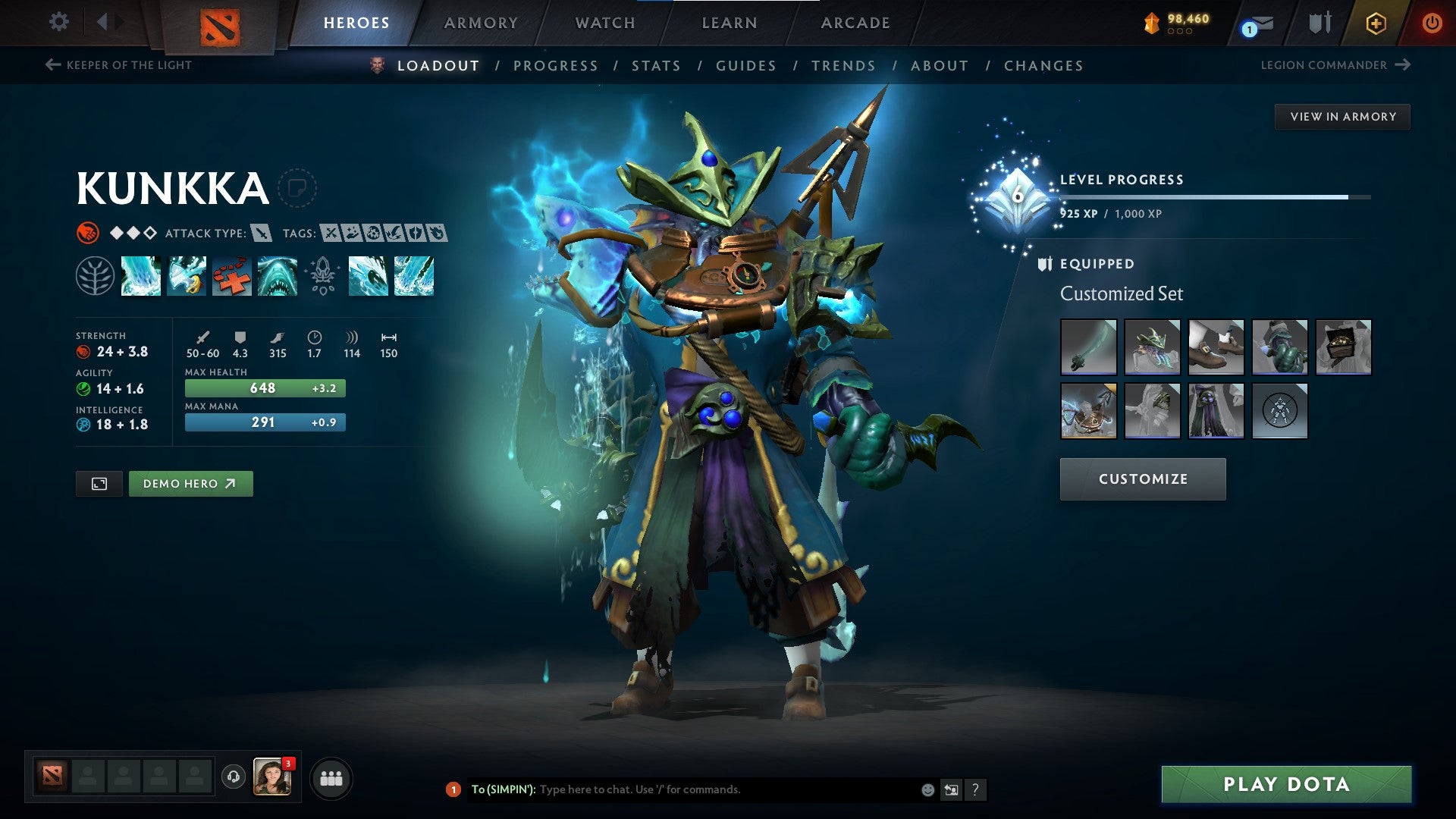Screen dimensions: 1456x819
Task: View the Tidebringer ability icon
Action: tap(186, 277)
